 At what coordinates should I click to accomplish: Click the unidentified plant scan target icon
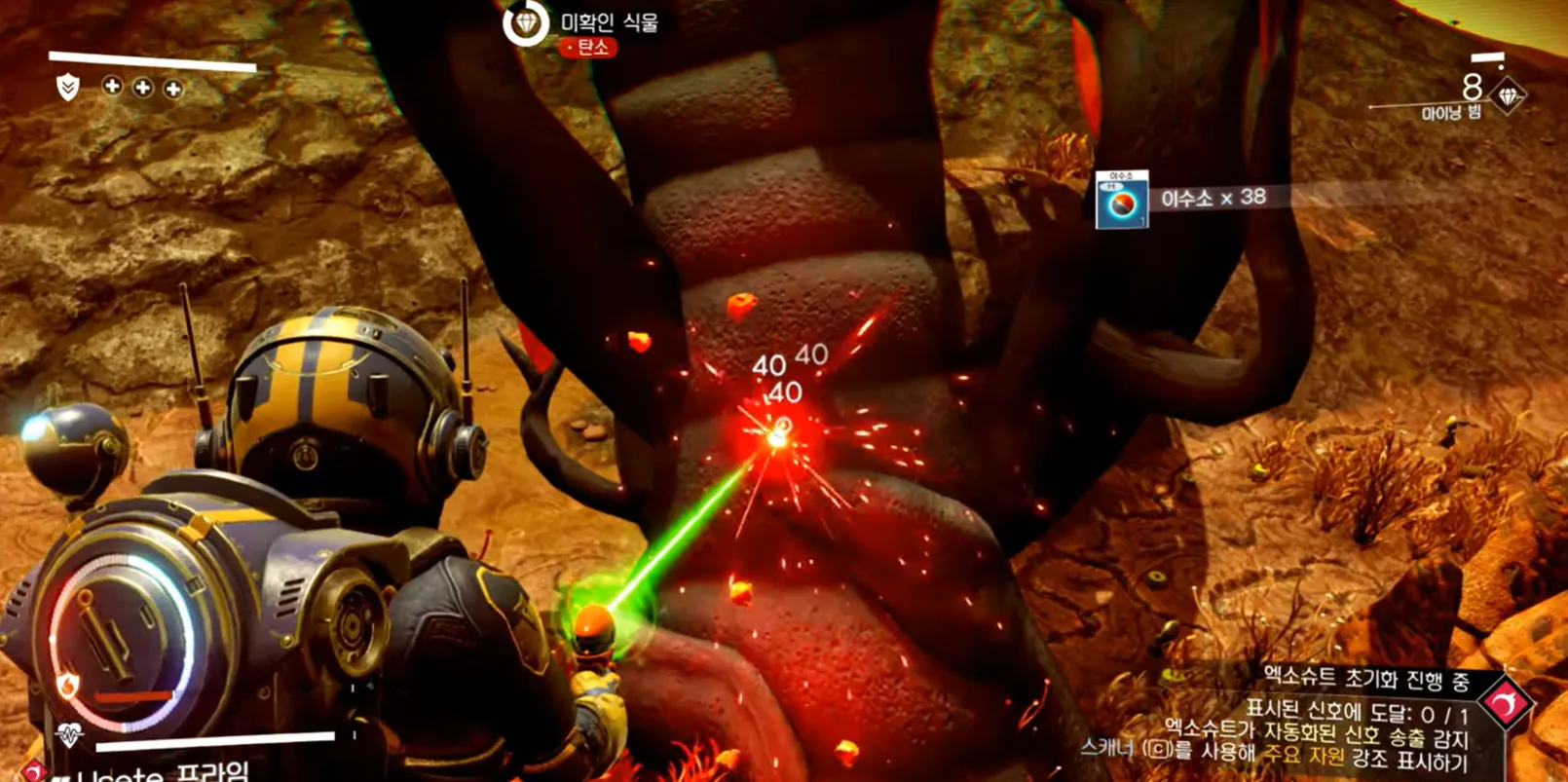[526, 22]
